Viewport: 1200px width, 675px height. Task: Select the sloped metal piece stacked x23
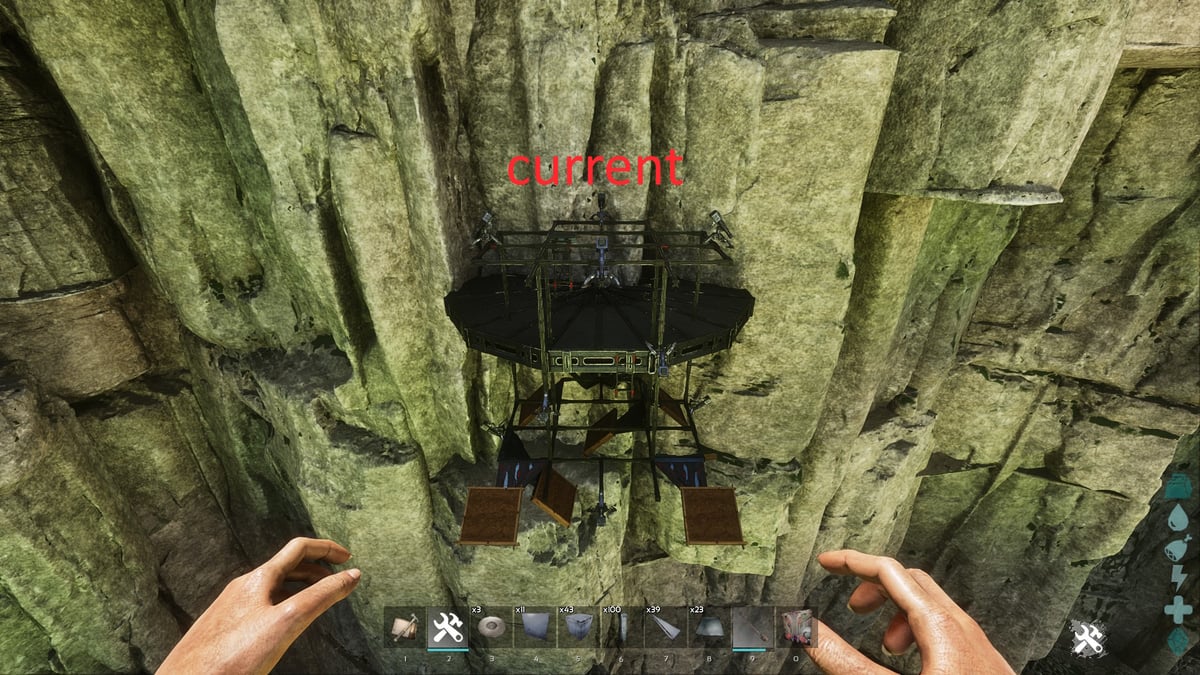click(x=709, y=628)
